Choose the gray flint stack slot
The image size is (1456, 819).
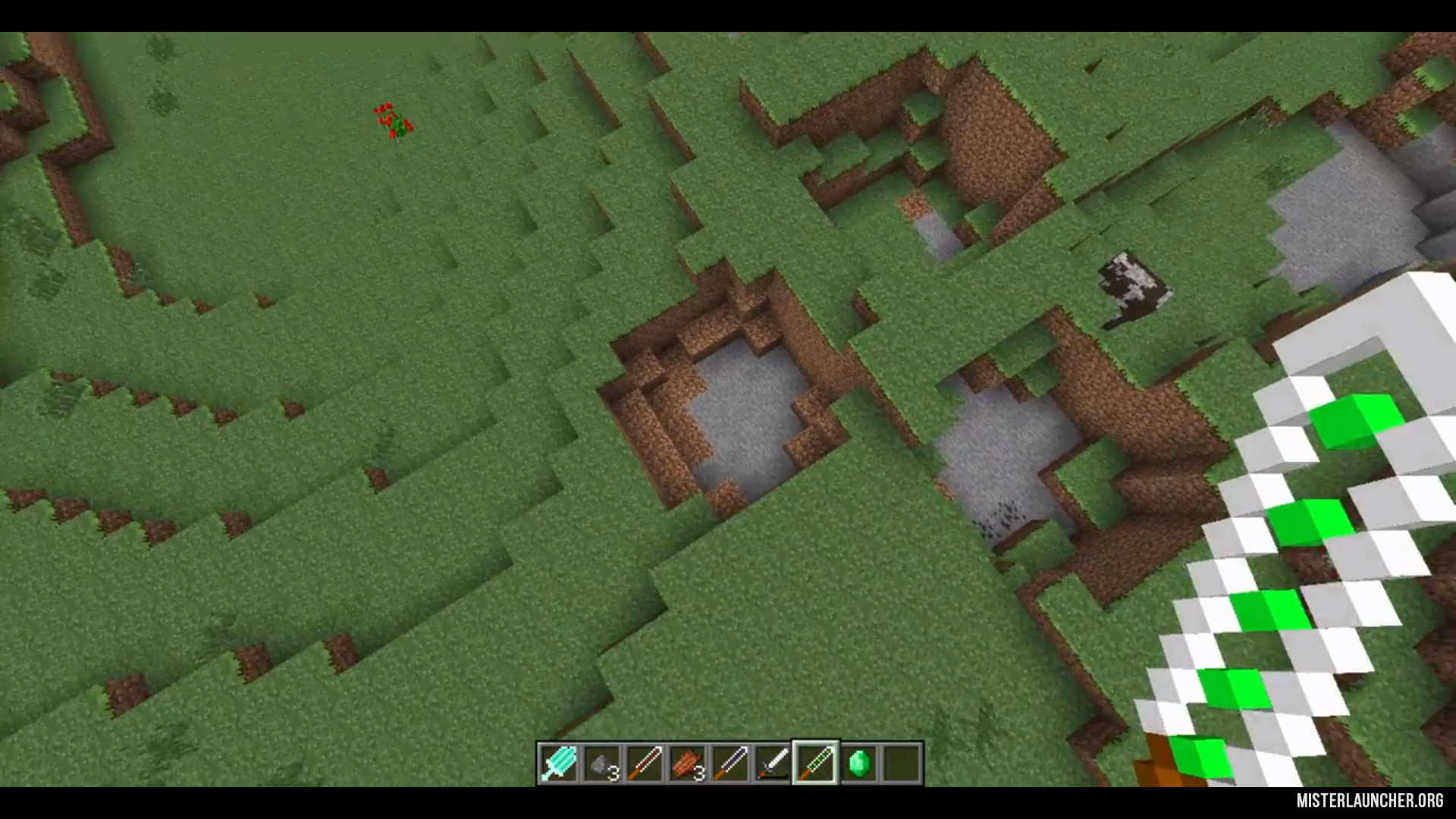[602, 763]
